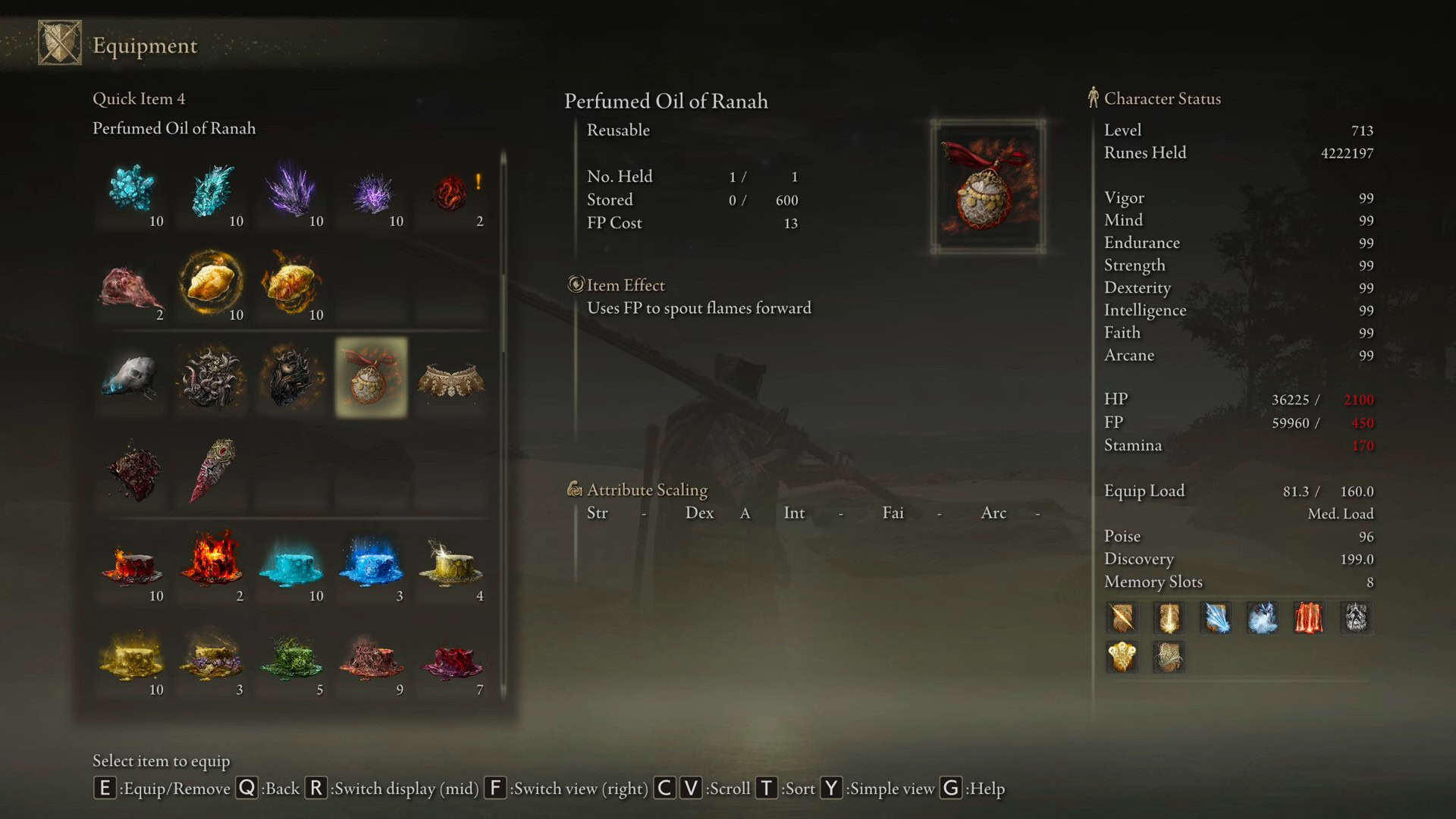Select the ornate golden collar item
The image size is (1456, 819).
[452, 379]
